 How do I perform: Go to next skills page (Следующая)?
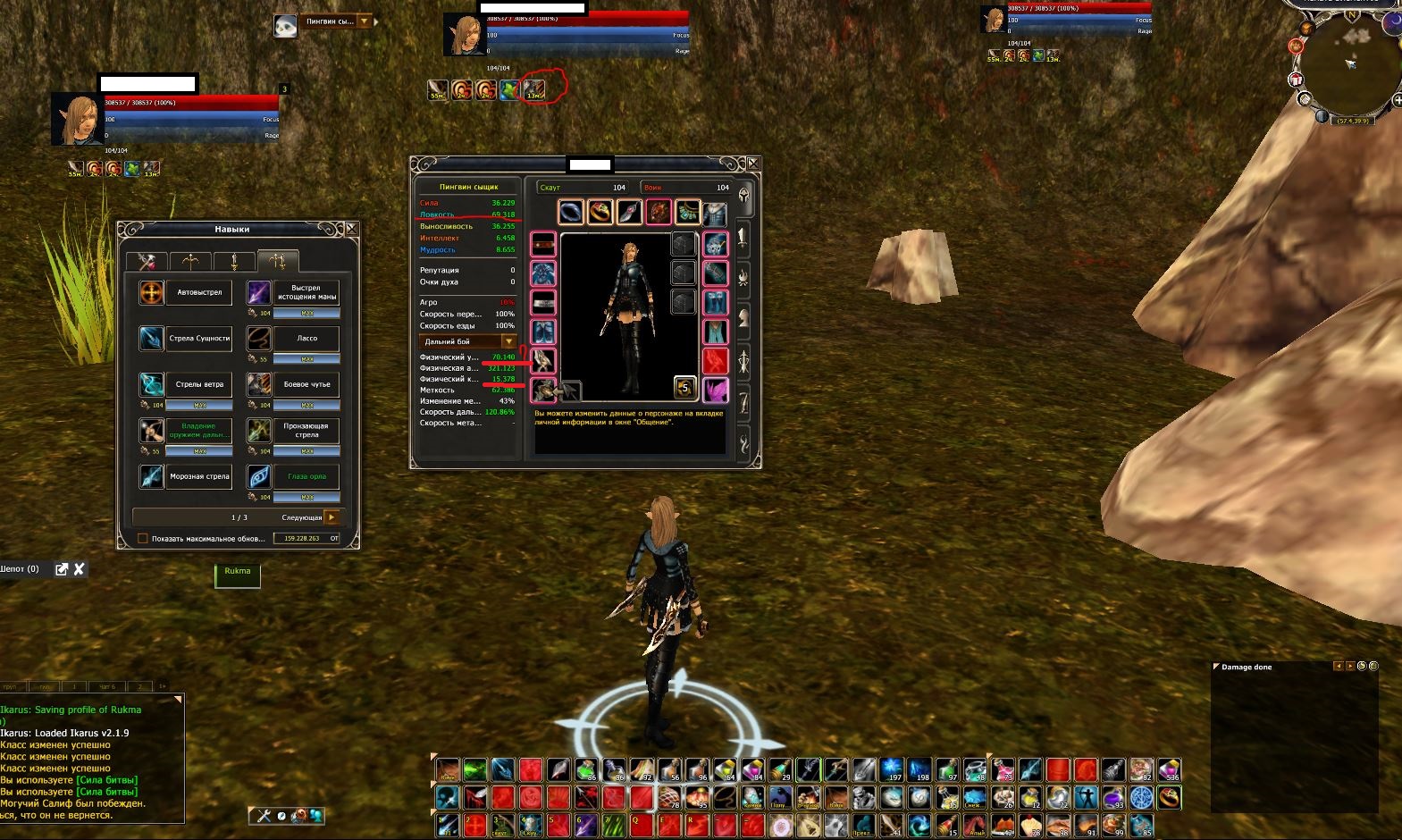pyautogui.click(x=331, y=517)
